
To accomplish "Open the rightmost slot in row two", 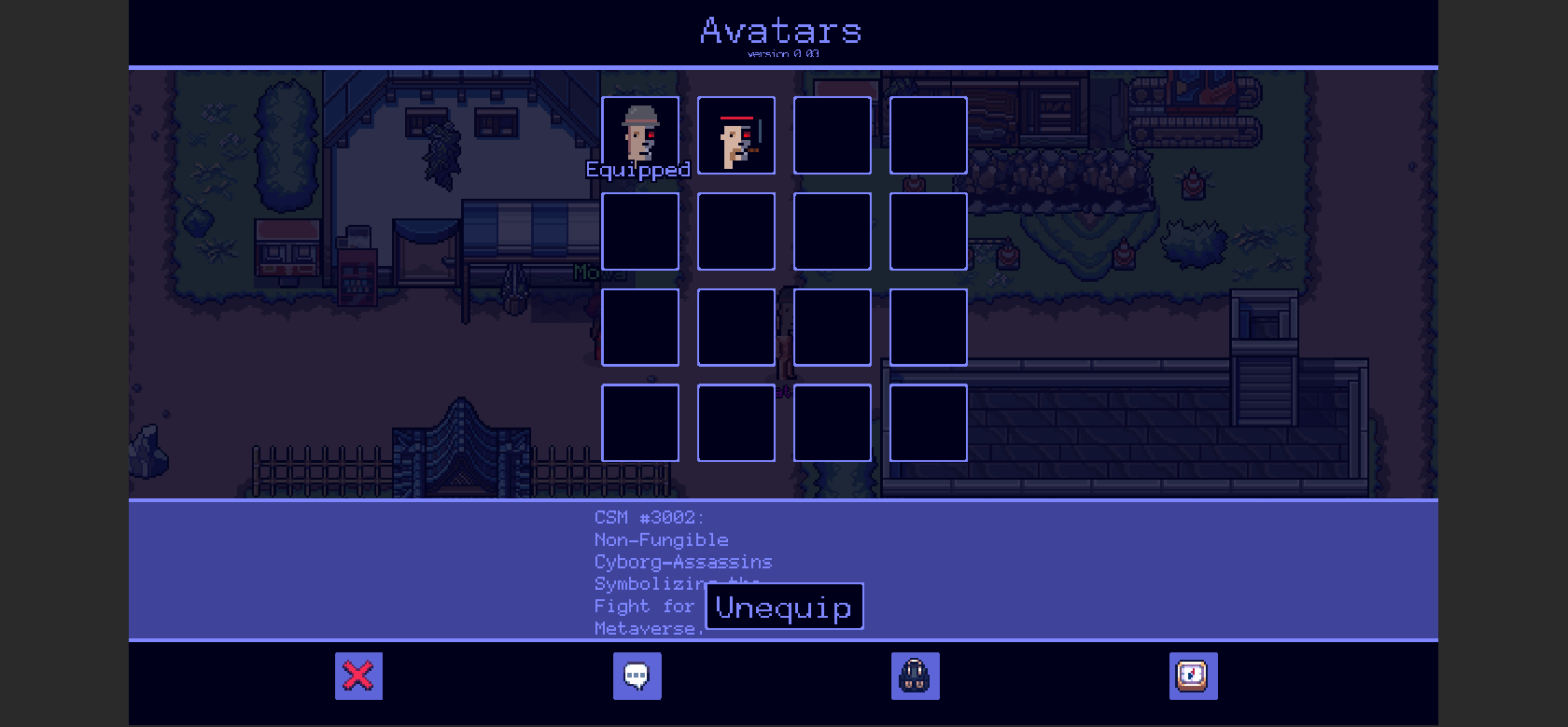I will tap(929, 231).
